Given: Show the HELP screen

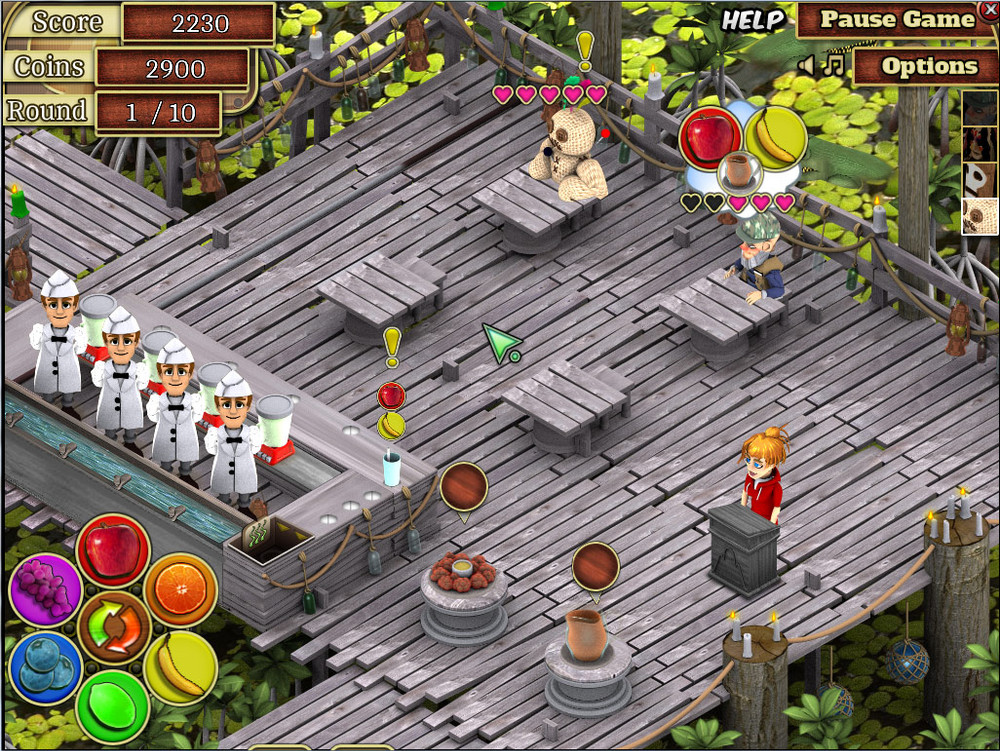Looking at the screenshot, I should coord(753,20).
